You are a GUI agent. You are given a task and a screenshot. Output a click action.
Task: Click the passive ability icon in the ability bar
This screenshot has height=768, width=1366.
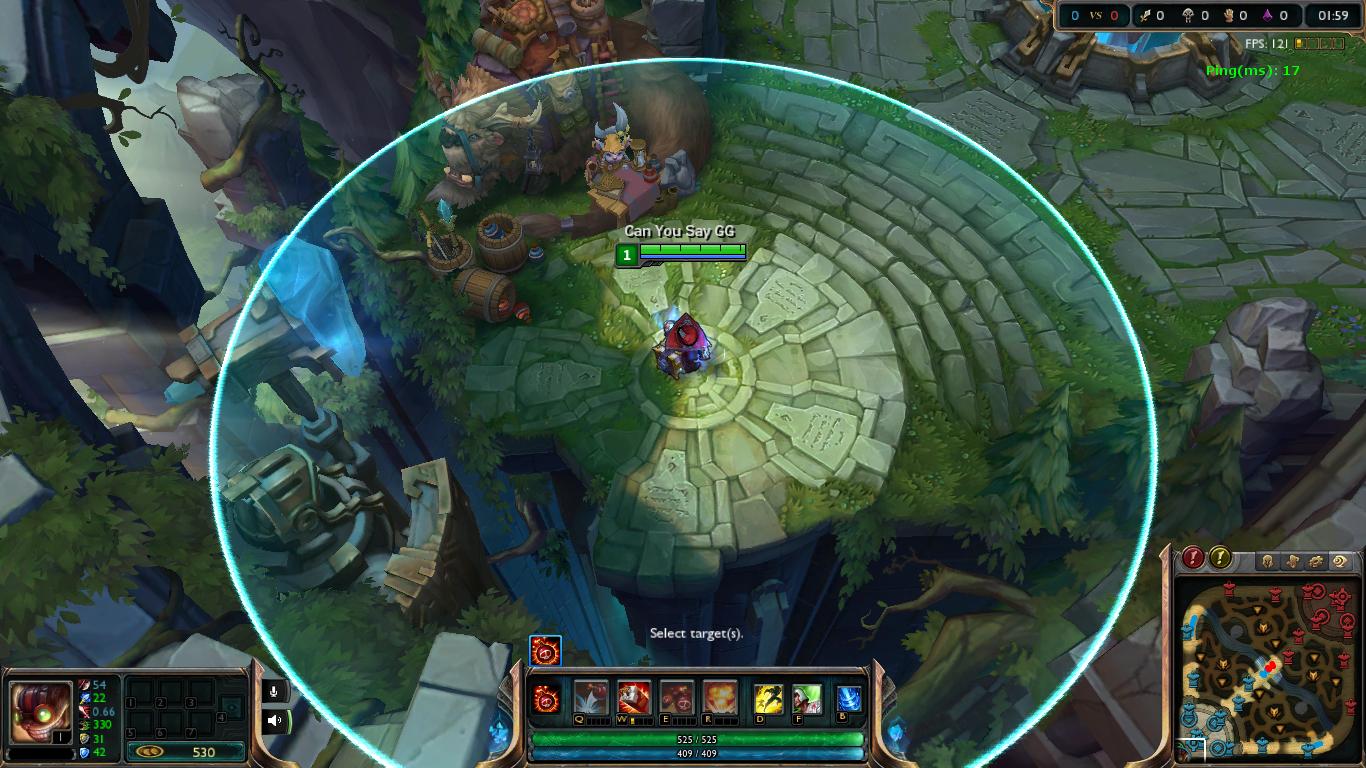pyautogui.click(x=547, y=696)
